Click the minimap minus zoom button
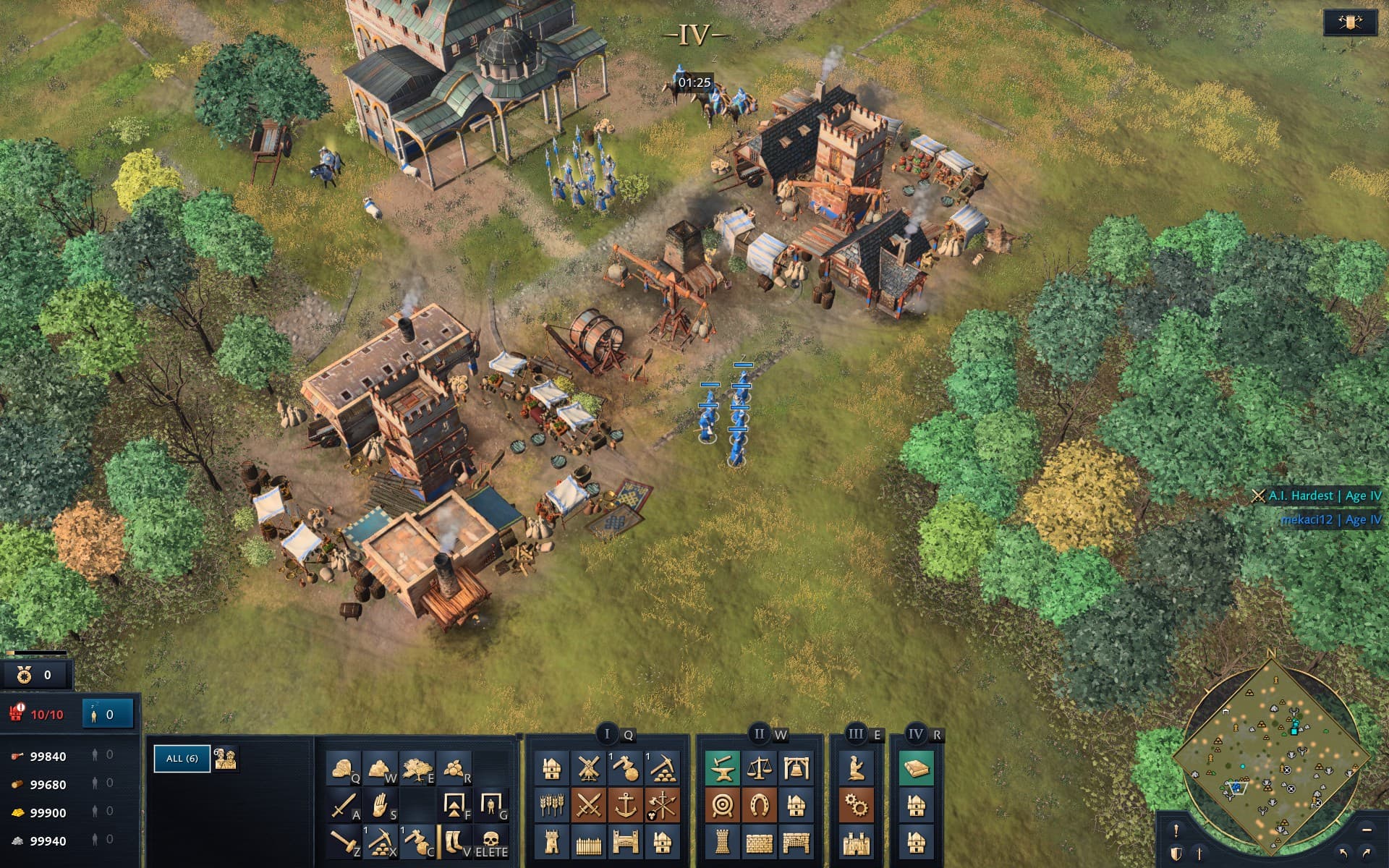The height and width of the screenshot is (868, 1389). pos(1366,829)
